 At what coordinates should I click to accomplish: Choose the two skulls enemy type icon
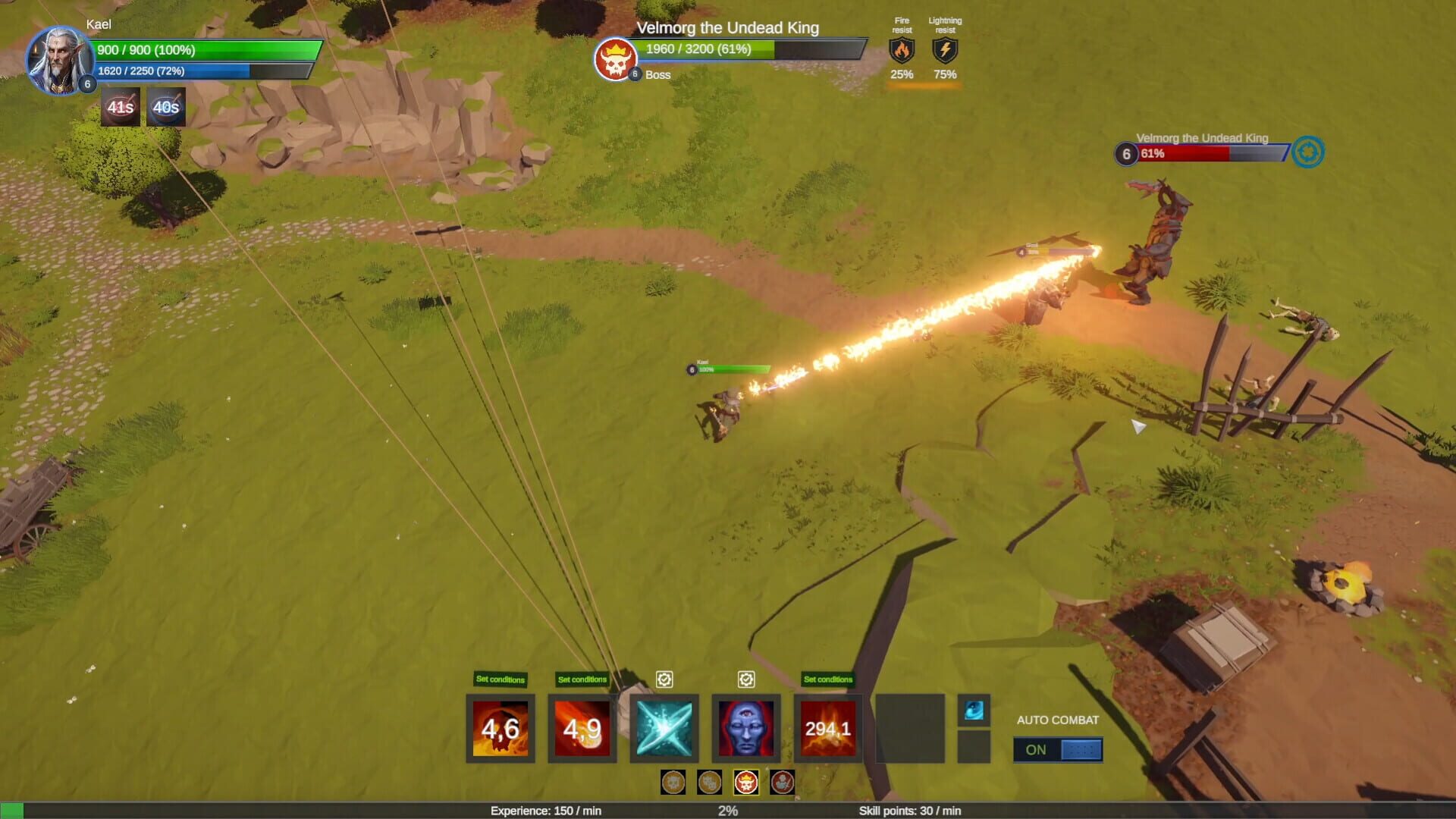[710, 782]
